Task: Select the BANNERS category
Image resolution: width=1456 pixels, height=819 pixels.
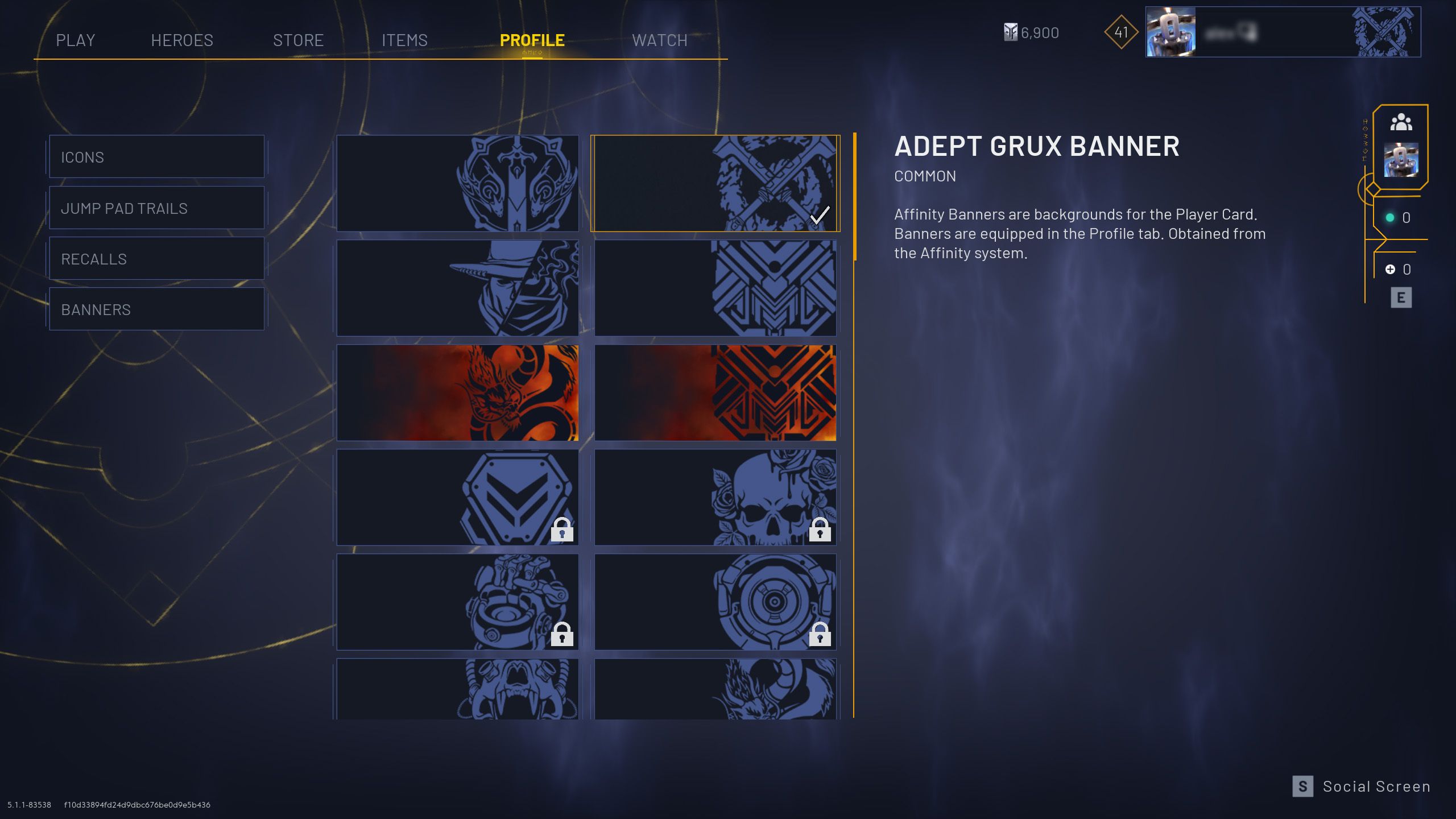Action: [156, 309]
